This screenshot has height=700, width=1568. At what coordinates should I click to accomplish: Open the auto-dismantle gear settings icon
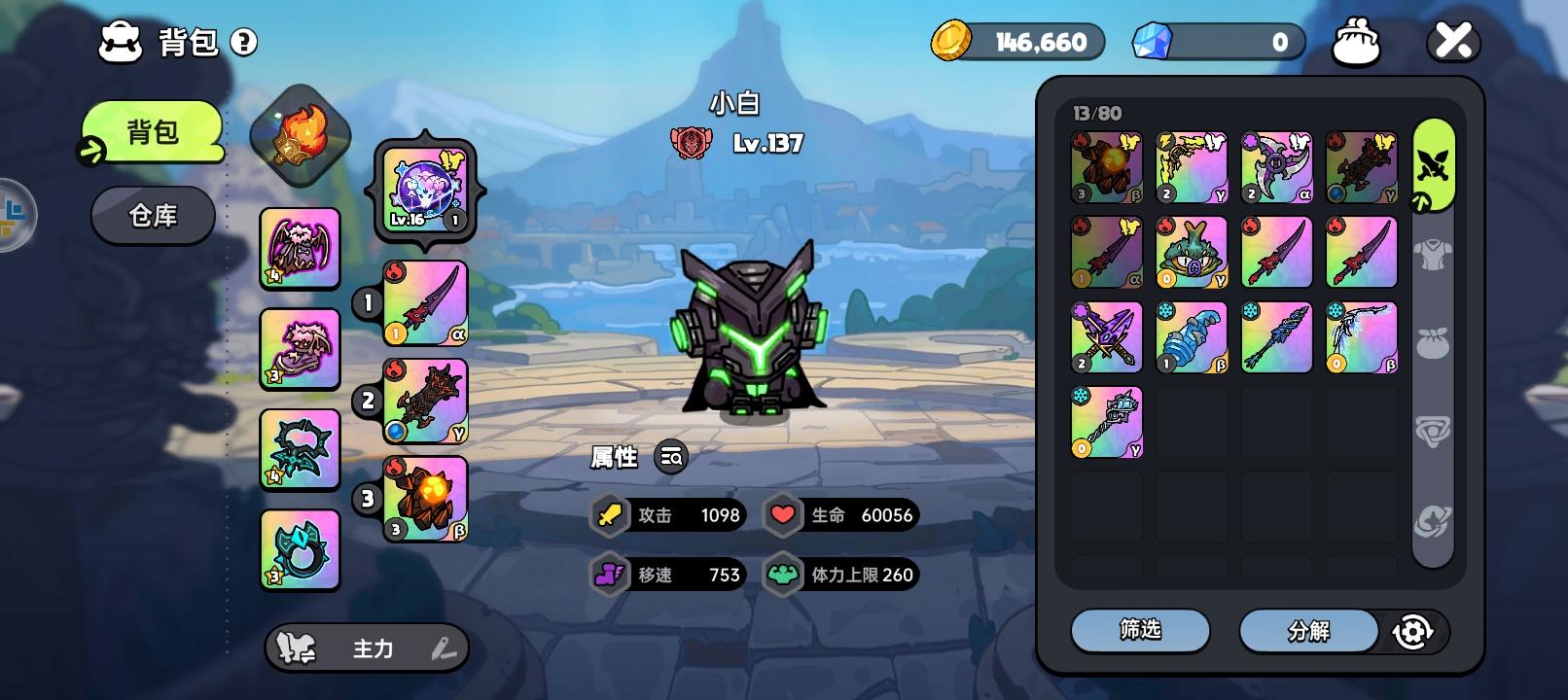point(1415,630)
